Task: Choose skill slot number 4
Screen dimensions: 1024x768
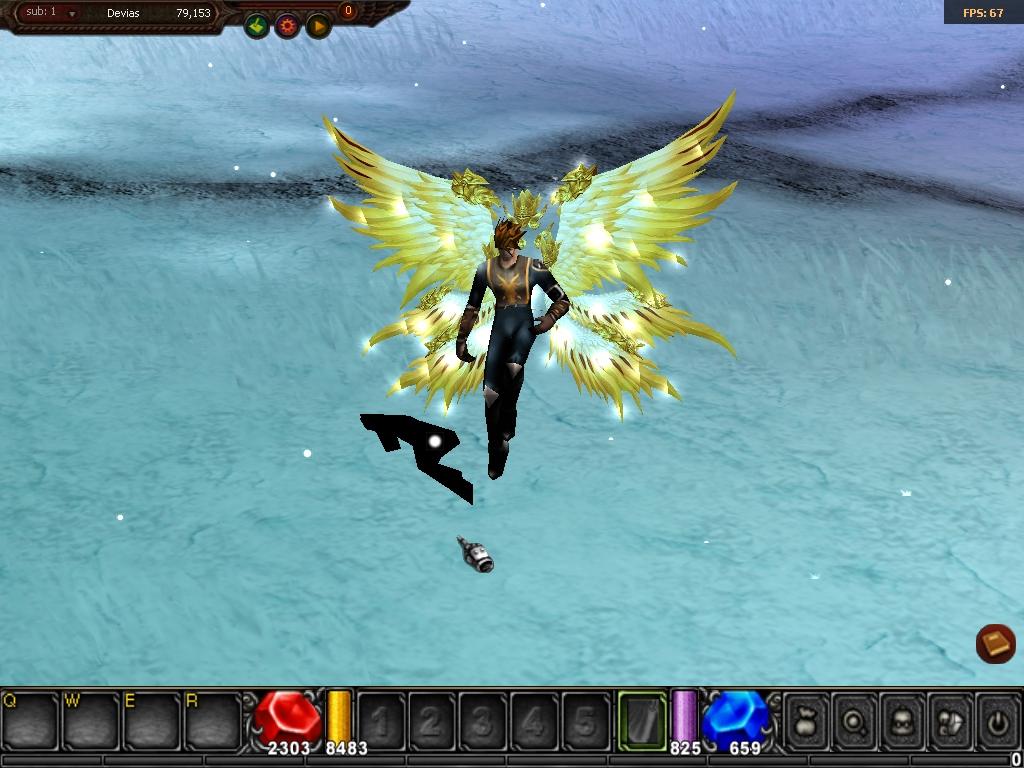Action: click(534, 720)
